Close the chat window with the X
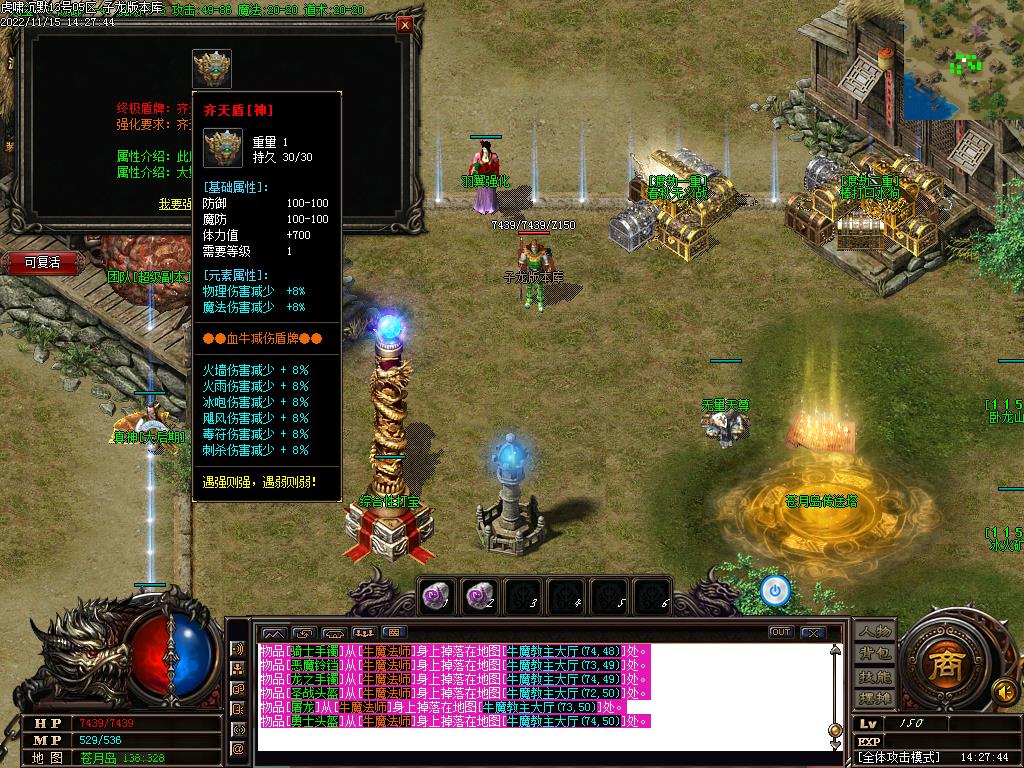 (813, 632)
